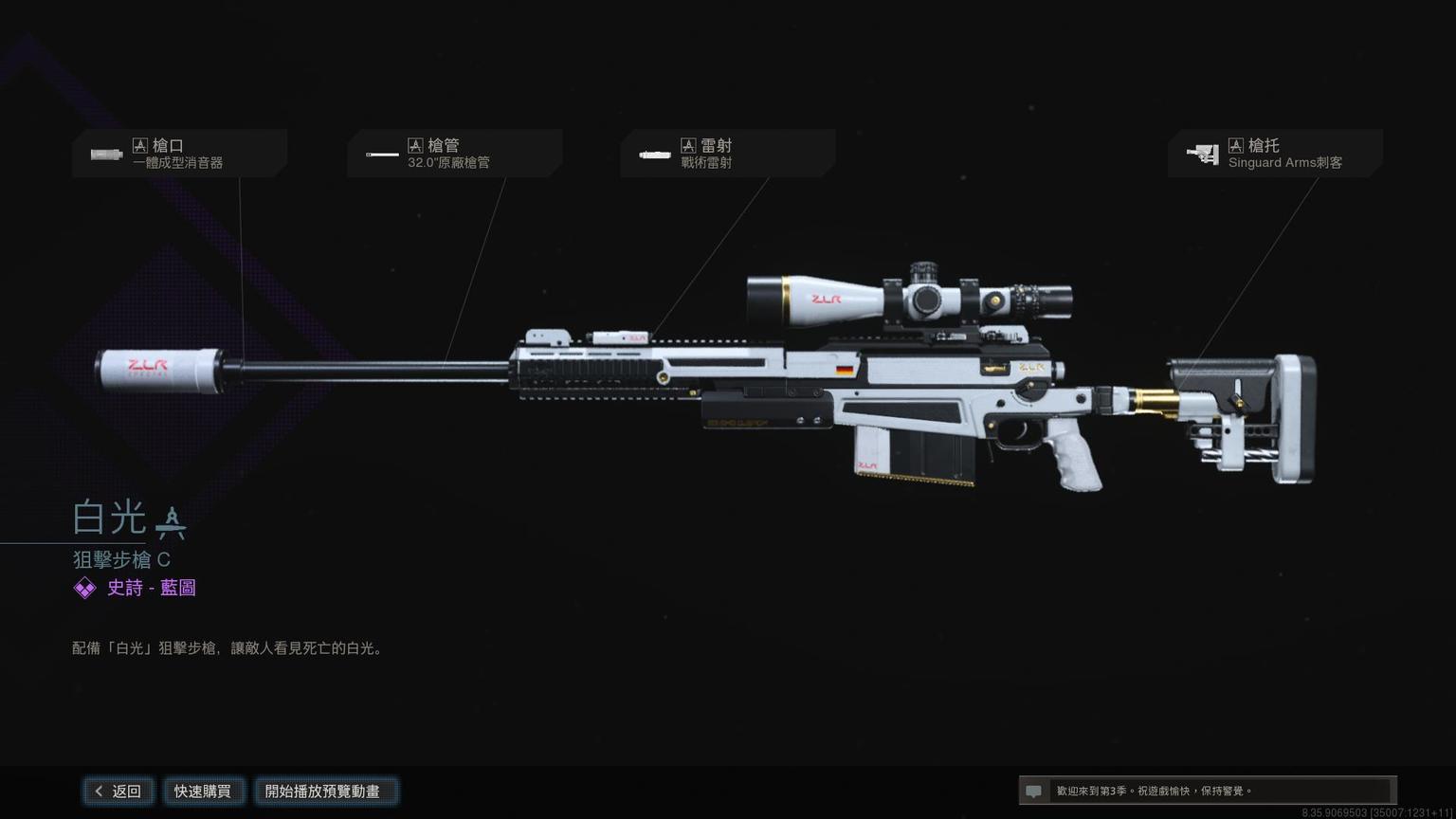Open the 槍托 stock attachment panel

(x=1275, y=154)
